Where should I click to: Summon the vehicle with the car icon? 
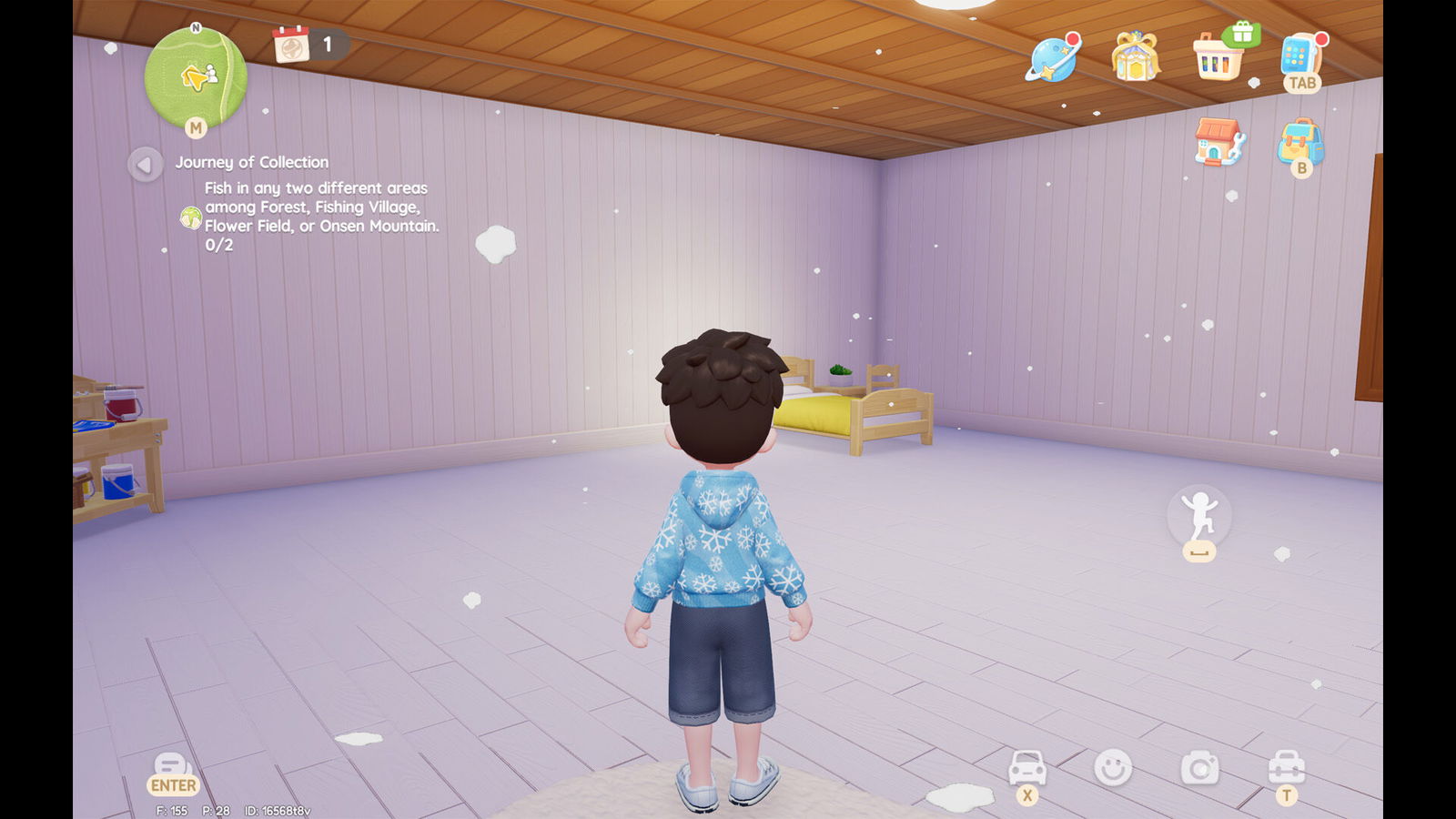pos(1028,769)
